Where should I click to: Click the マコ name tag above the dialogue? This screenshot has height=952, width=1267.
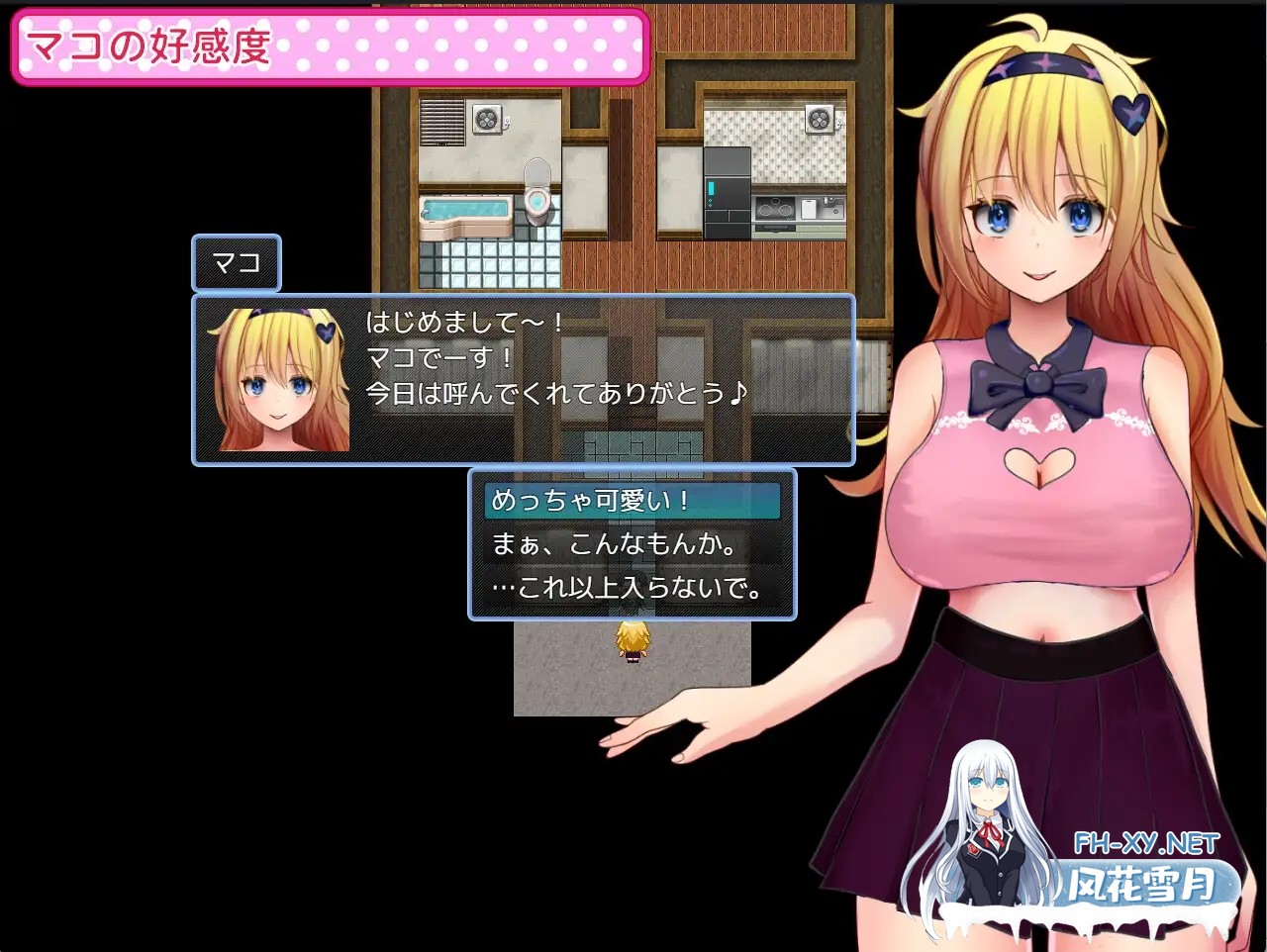tap(236, 262)
